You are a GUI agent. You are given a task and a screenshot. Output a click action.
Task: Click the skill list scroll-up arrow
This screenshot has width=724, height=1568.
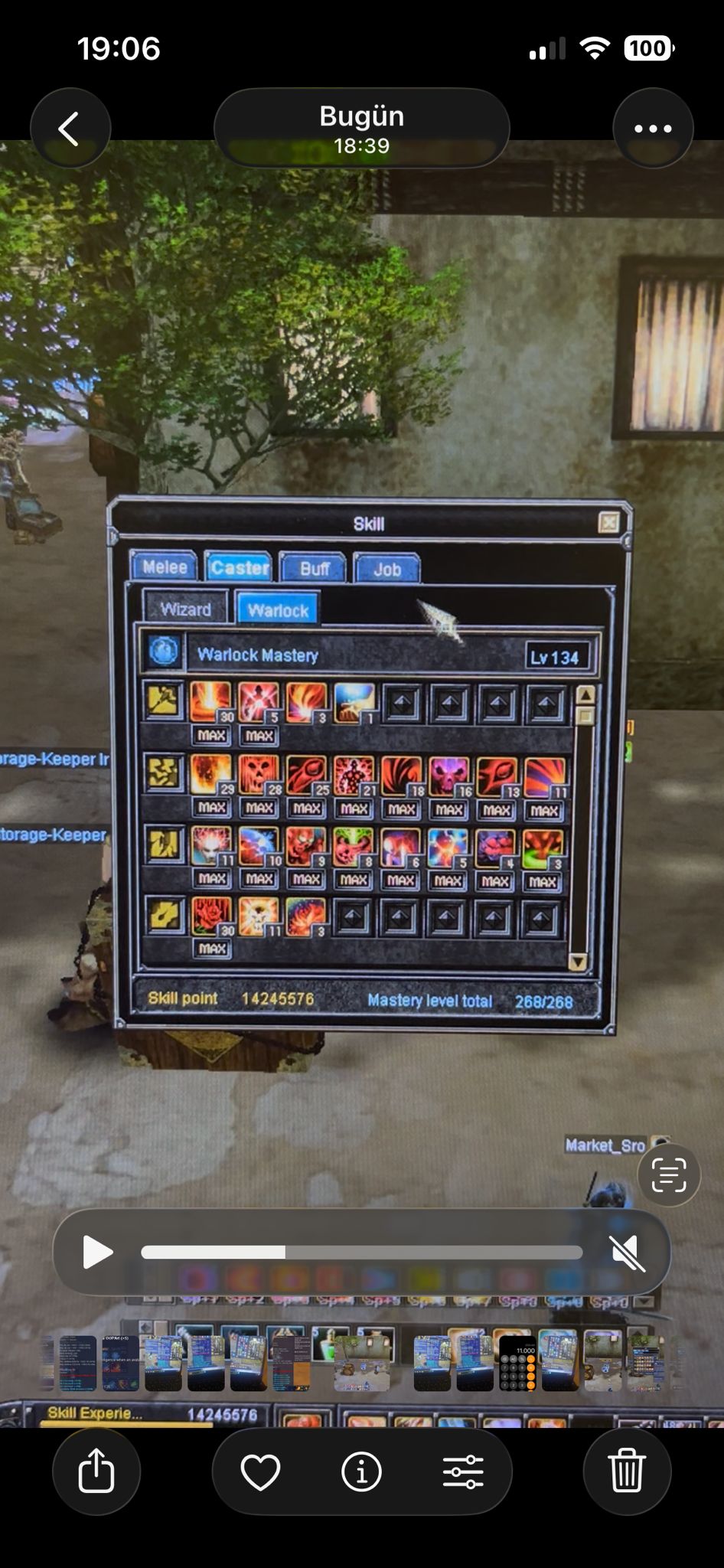(x=585, y=695)
